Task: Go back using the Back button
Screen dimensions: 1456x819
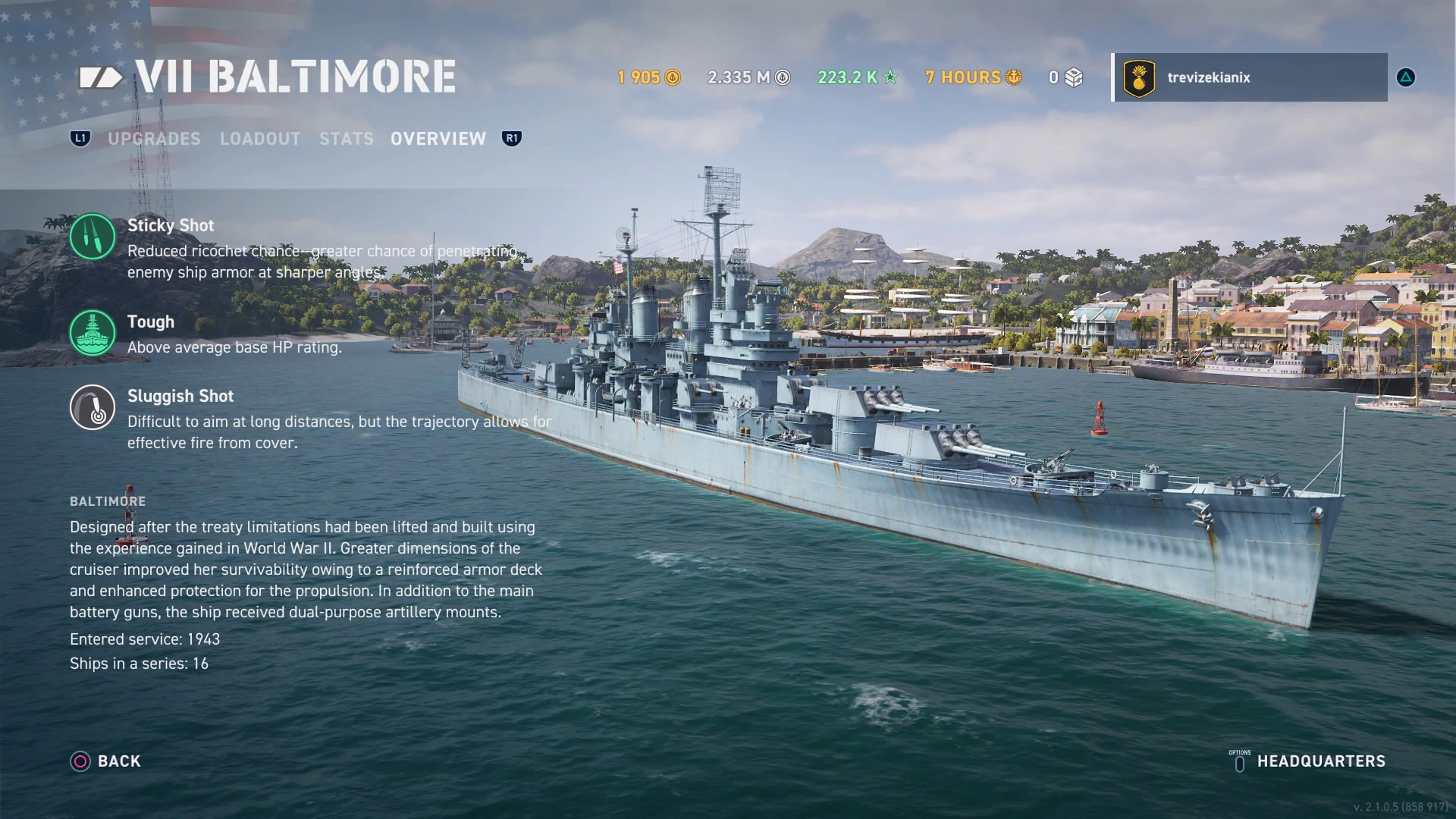Action: [106, 761]
